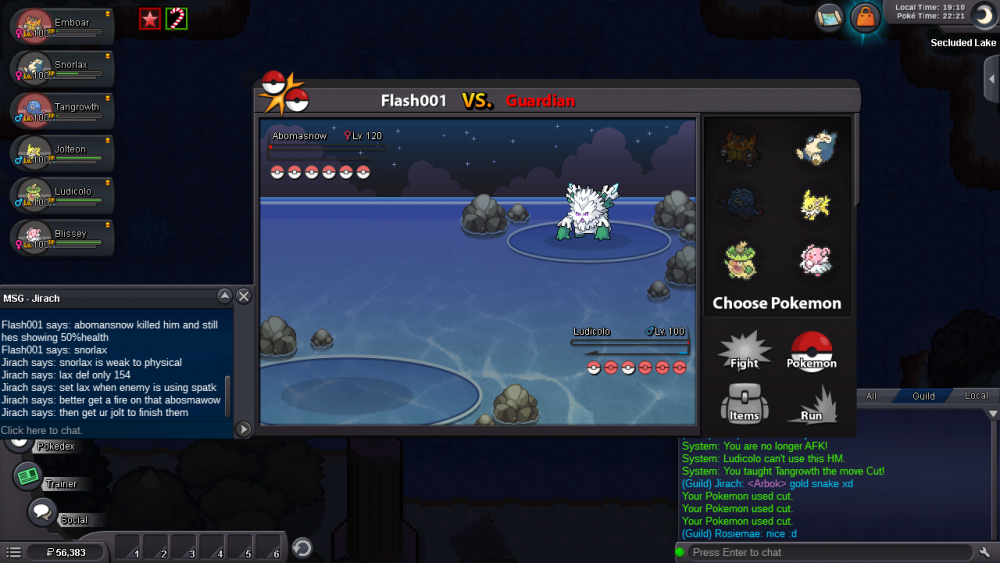Viewport: 1000px width, 563px height.
Task: Open the Items backpack in battle
Action: point(744,403)
